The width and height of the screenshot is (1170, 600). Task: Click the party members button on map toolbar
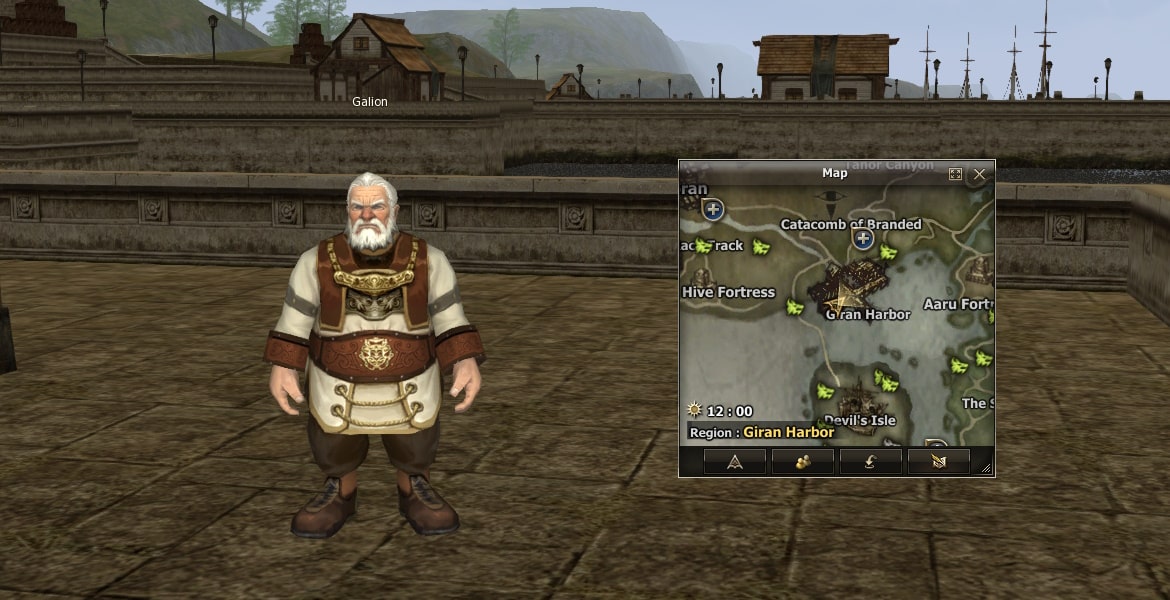803,461
